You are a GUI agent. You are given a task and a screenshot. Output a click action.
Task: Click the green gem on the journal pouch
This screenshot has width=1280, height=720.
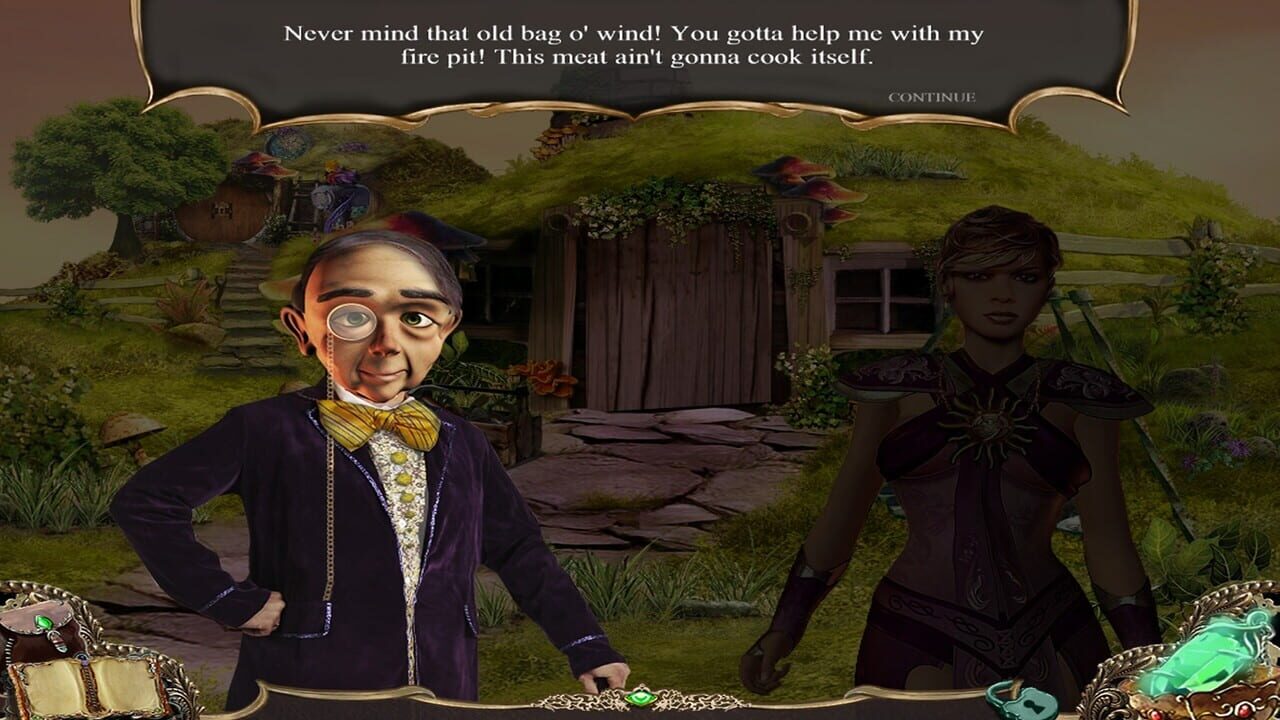44,623
